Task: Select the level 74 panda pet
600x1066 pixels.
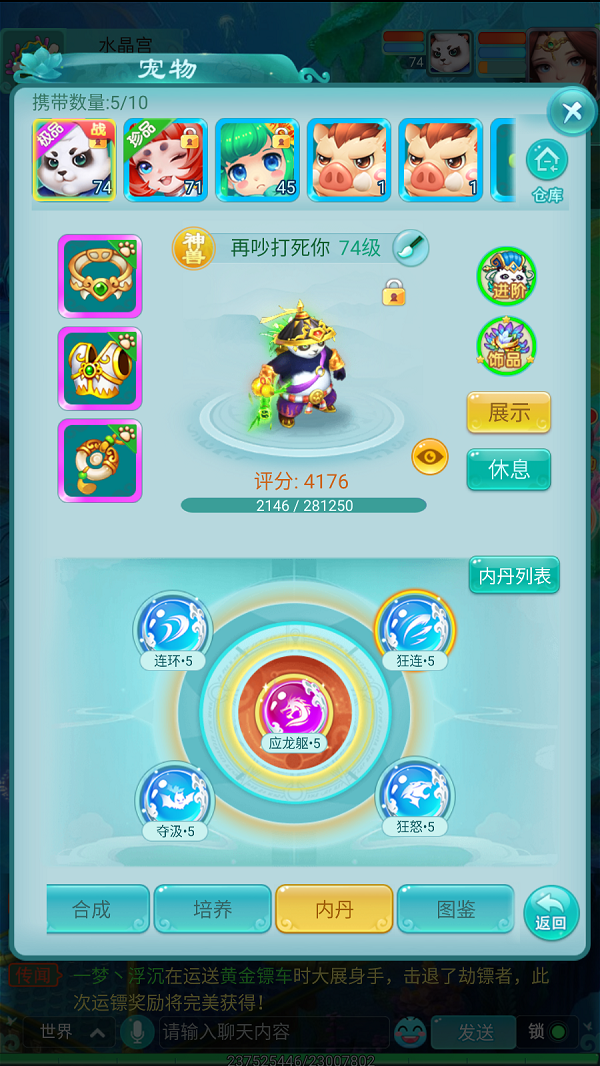Action: [73, 160]
